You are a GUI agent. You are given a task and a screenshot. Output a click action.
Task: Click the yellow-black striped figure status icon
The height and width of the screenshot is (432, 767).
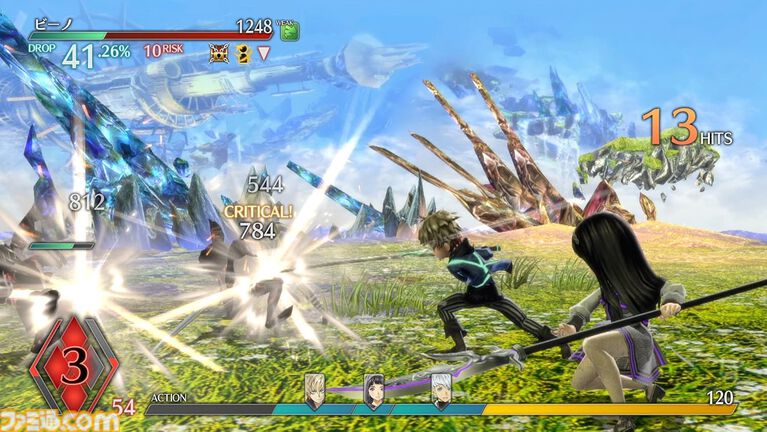(243, 53)
